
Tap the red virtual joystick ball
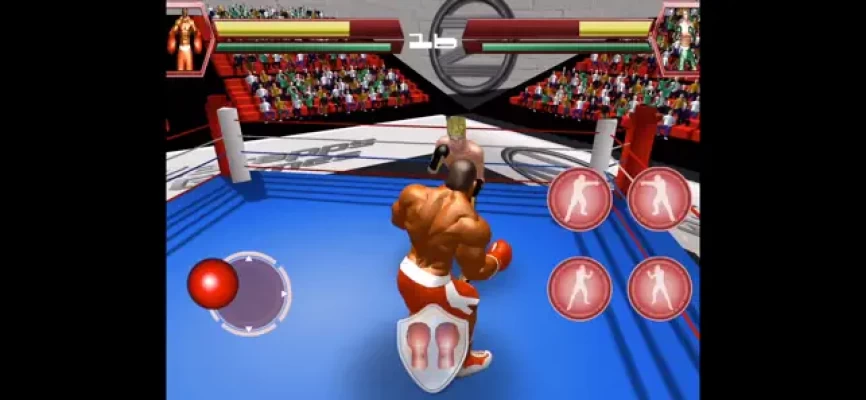[212, 283]
